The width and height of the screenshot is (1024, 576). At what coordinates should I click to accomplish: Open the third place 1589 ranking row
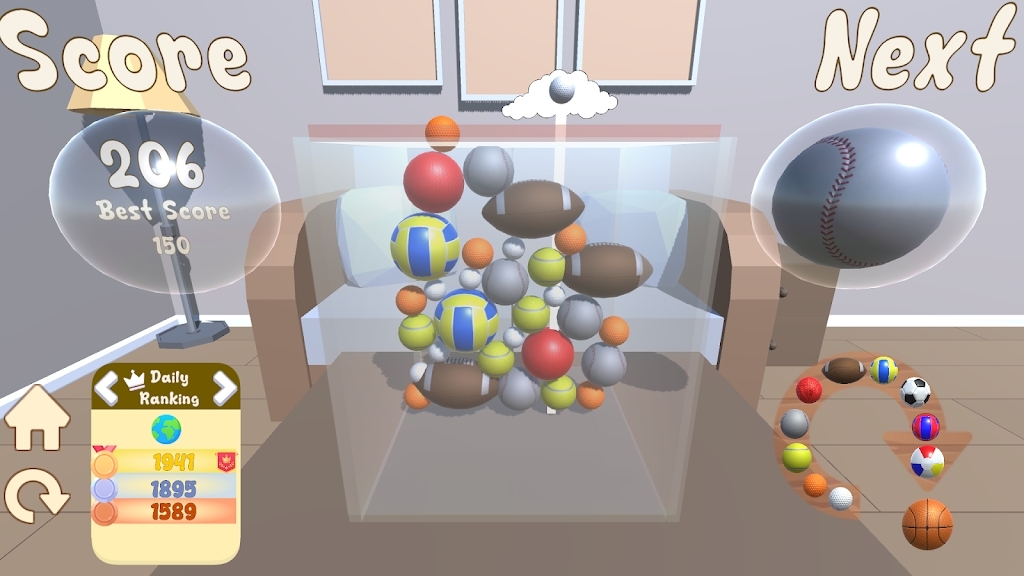pos(166,512)
